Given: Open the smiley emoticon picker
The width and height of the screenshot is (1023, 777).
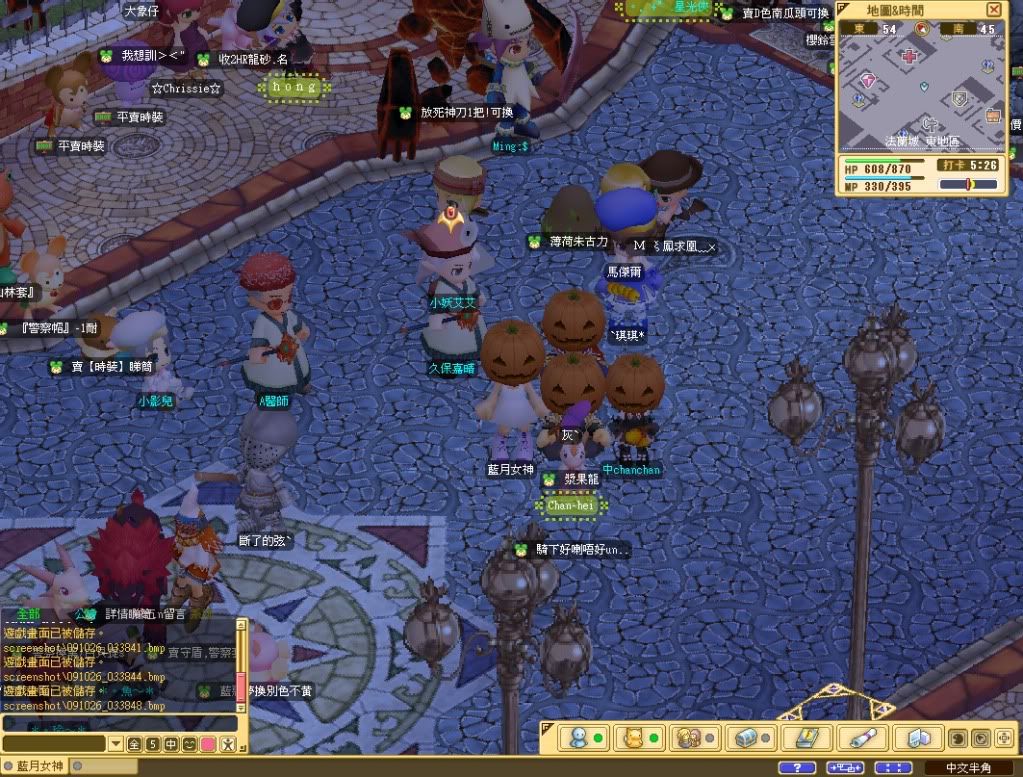Looking at the screenshot, I should tap(189, 744).
